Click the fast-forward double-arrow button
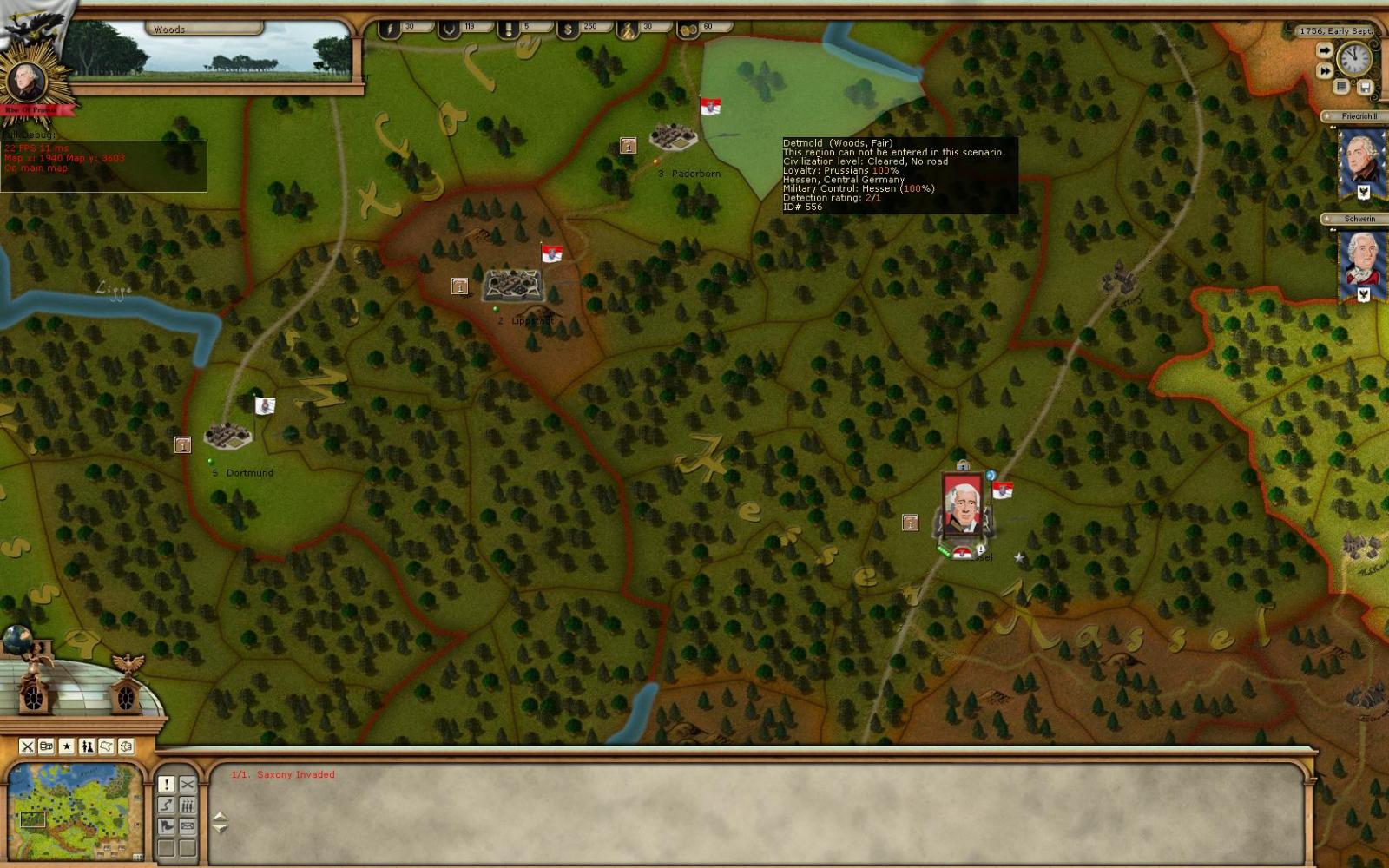The height and width of the screenshot is (868, 1389). coord(1324,71)
